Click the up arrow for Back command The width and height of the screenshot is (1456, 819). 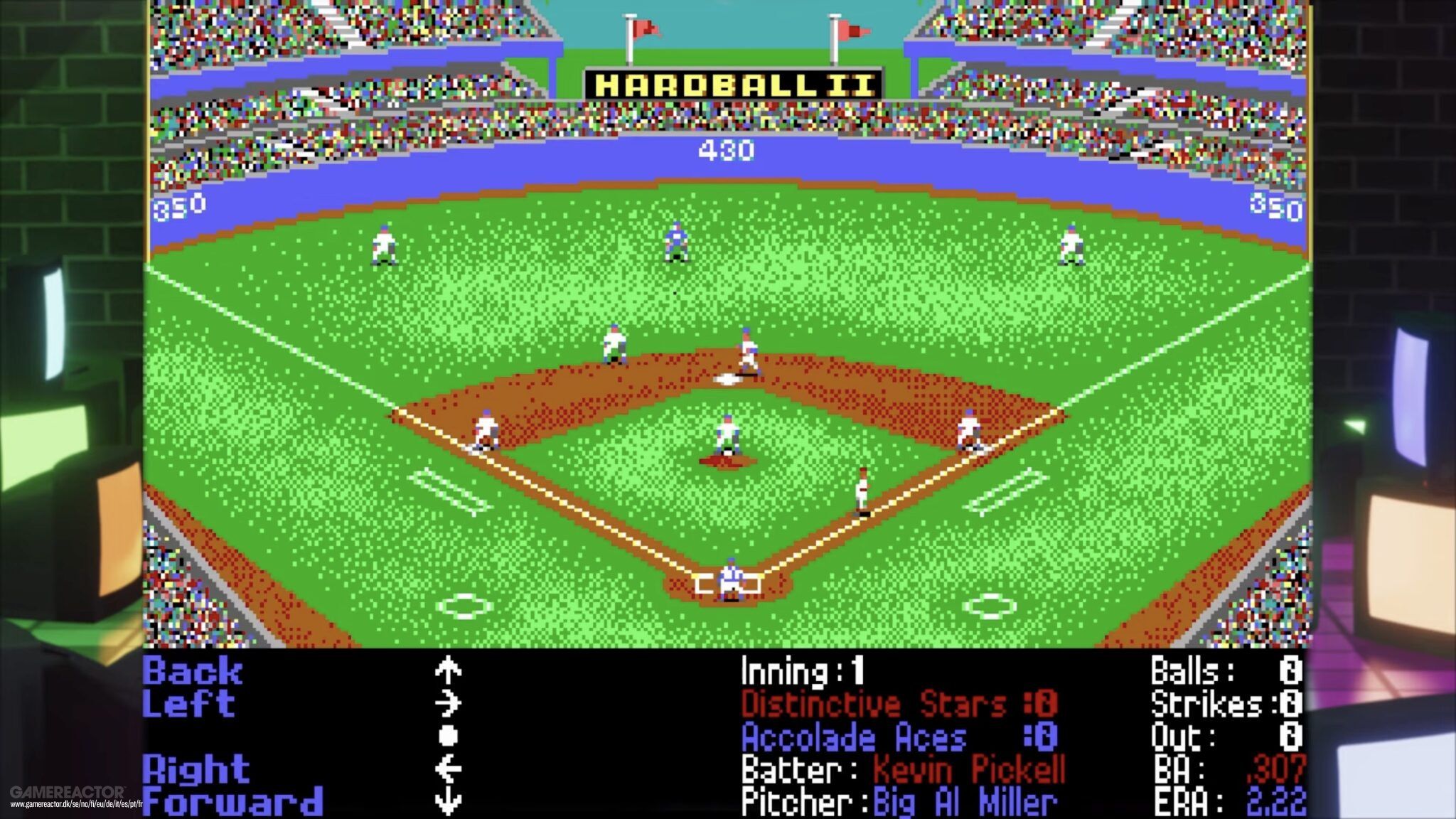[x=446, y=670]
